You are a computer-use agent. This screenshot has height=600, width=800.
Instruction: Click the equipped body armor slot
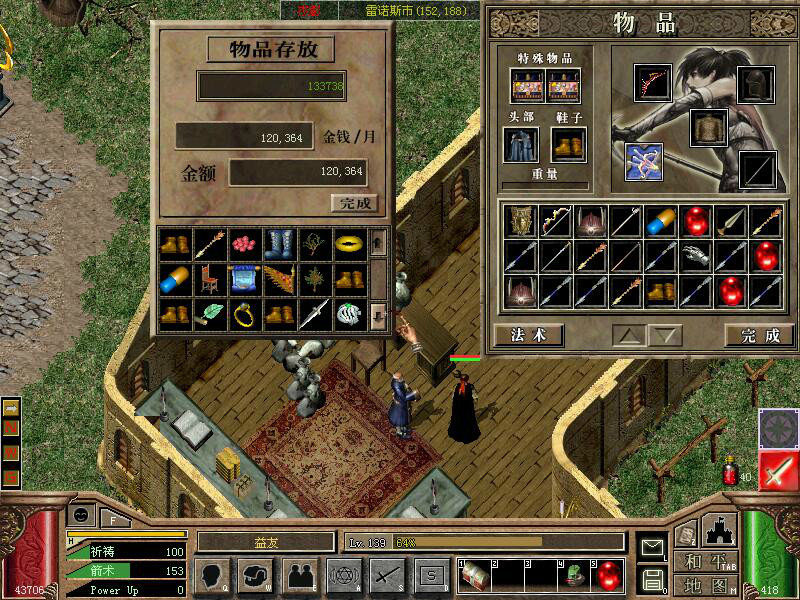click(707, 127)
